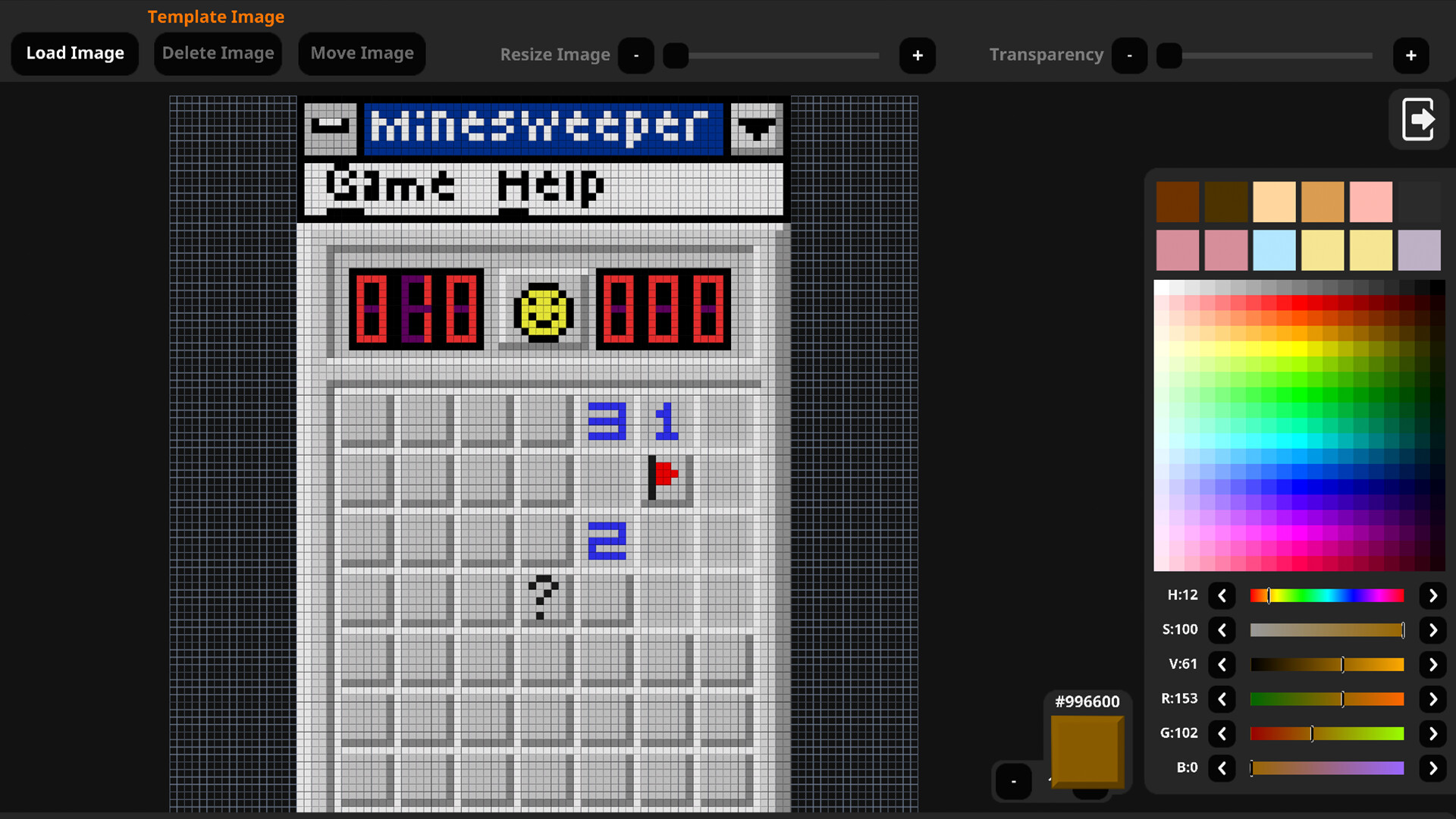This screenshot has width=1456, height=819.
Task: Select the dark brown palette swatch
Action: coord(1178,202)
